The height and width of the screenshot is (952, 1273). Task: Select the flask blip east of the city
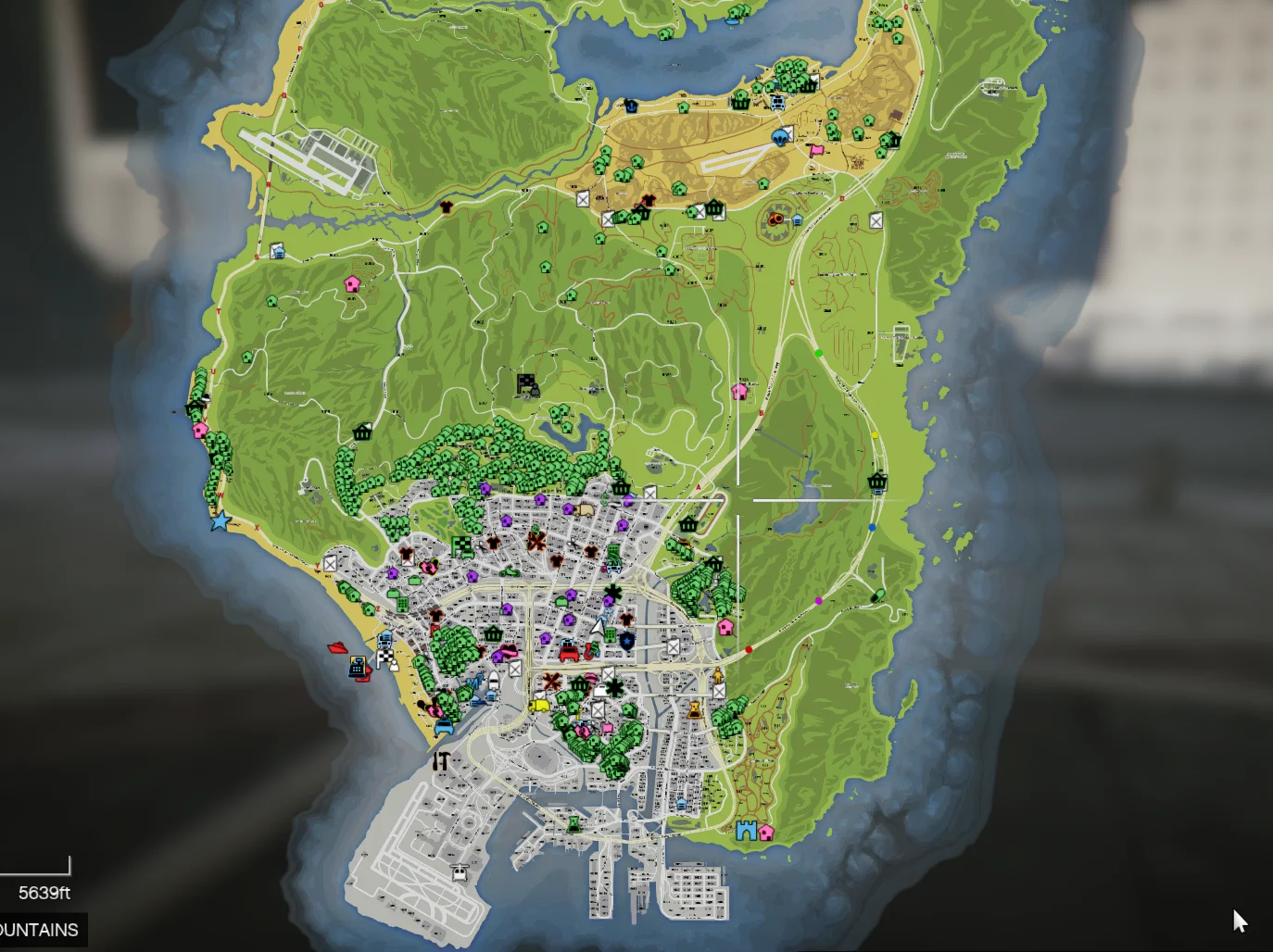pos(878,595)
